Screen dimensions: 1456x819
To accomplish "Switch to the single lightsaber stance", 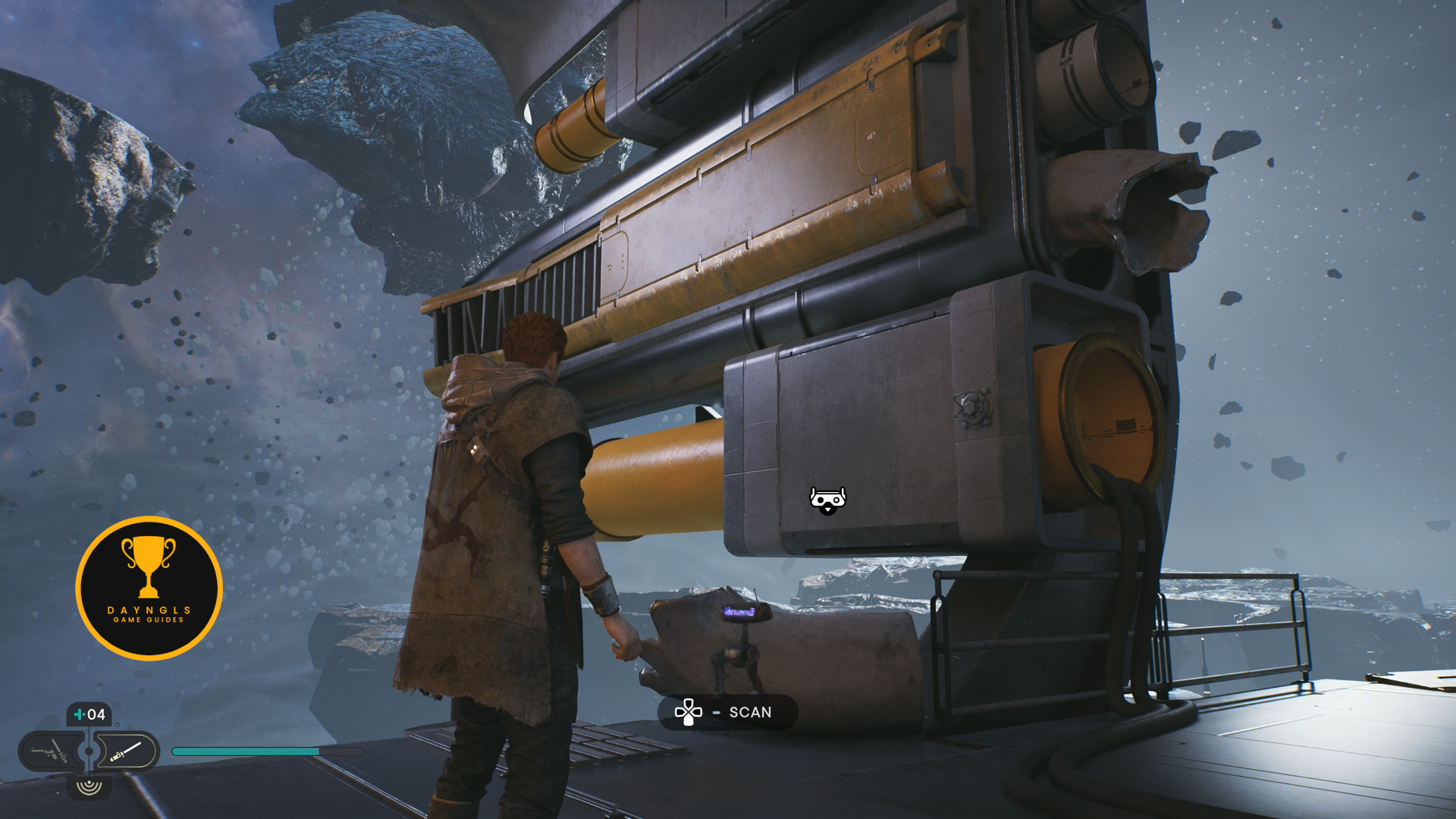I will coord(127,752).
